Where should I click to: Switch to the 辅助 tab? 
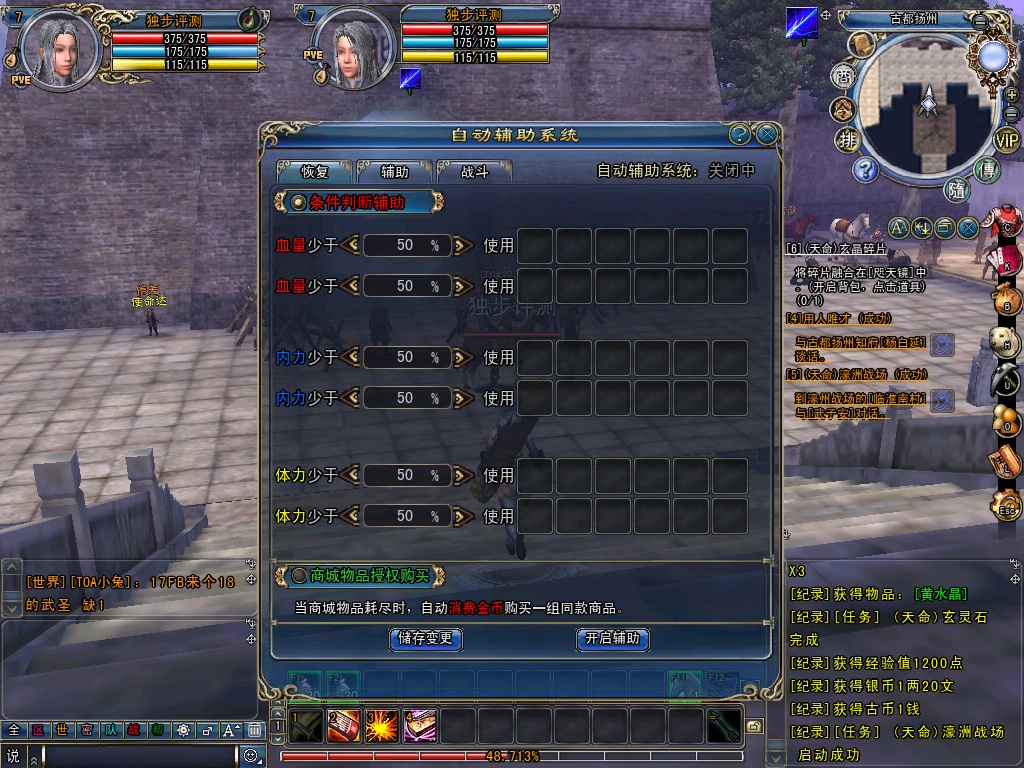395,171
